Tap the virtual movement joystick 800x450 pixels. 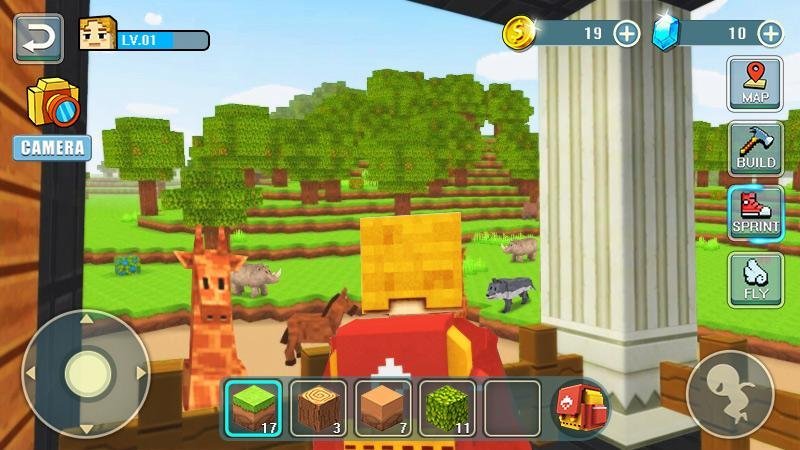coord(86,375)
